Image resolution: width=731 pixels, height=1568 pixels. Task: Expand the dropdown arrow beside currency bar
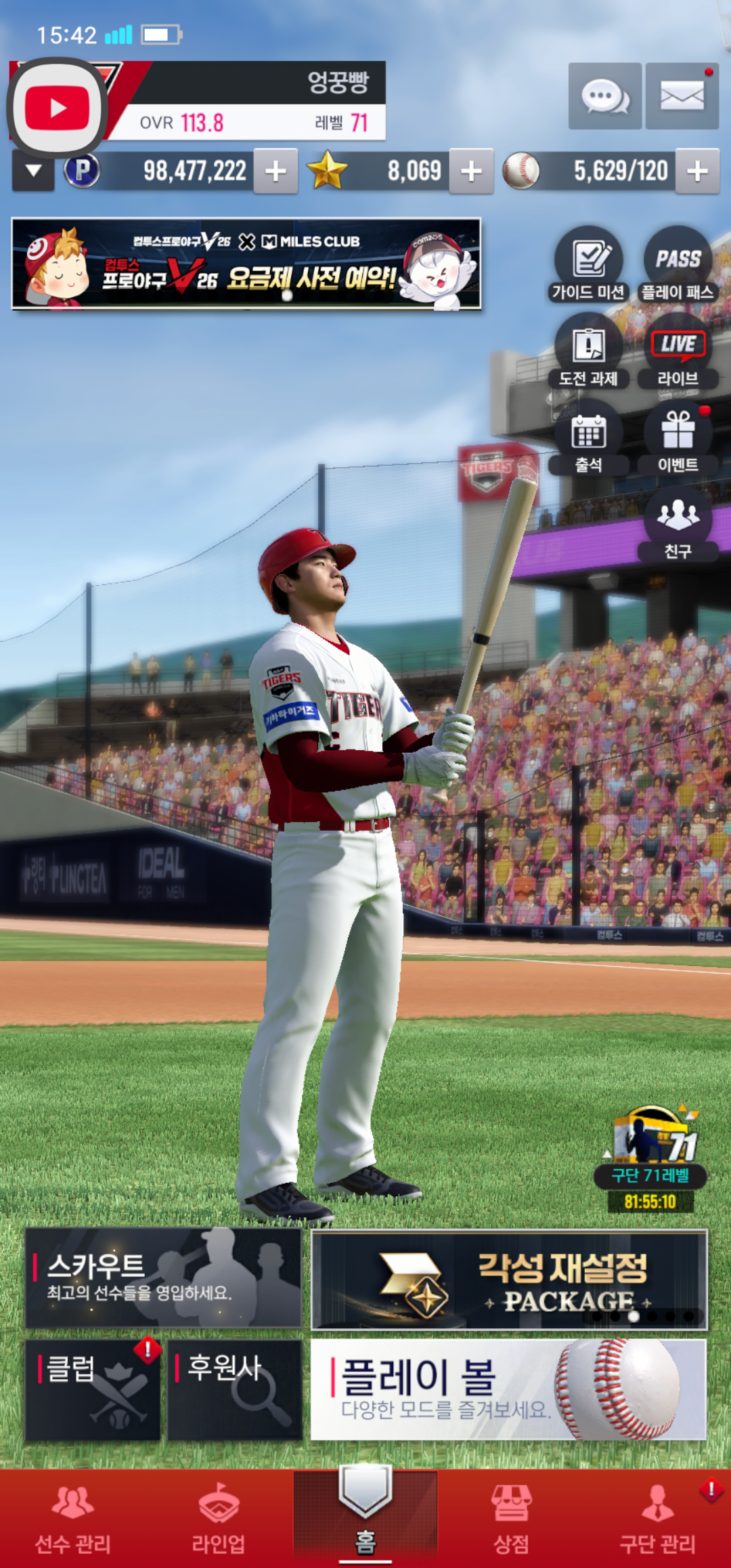point(33,171)
